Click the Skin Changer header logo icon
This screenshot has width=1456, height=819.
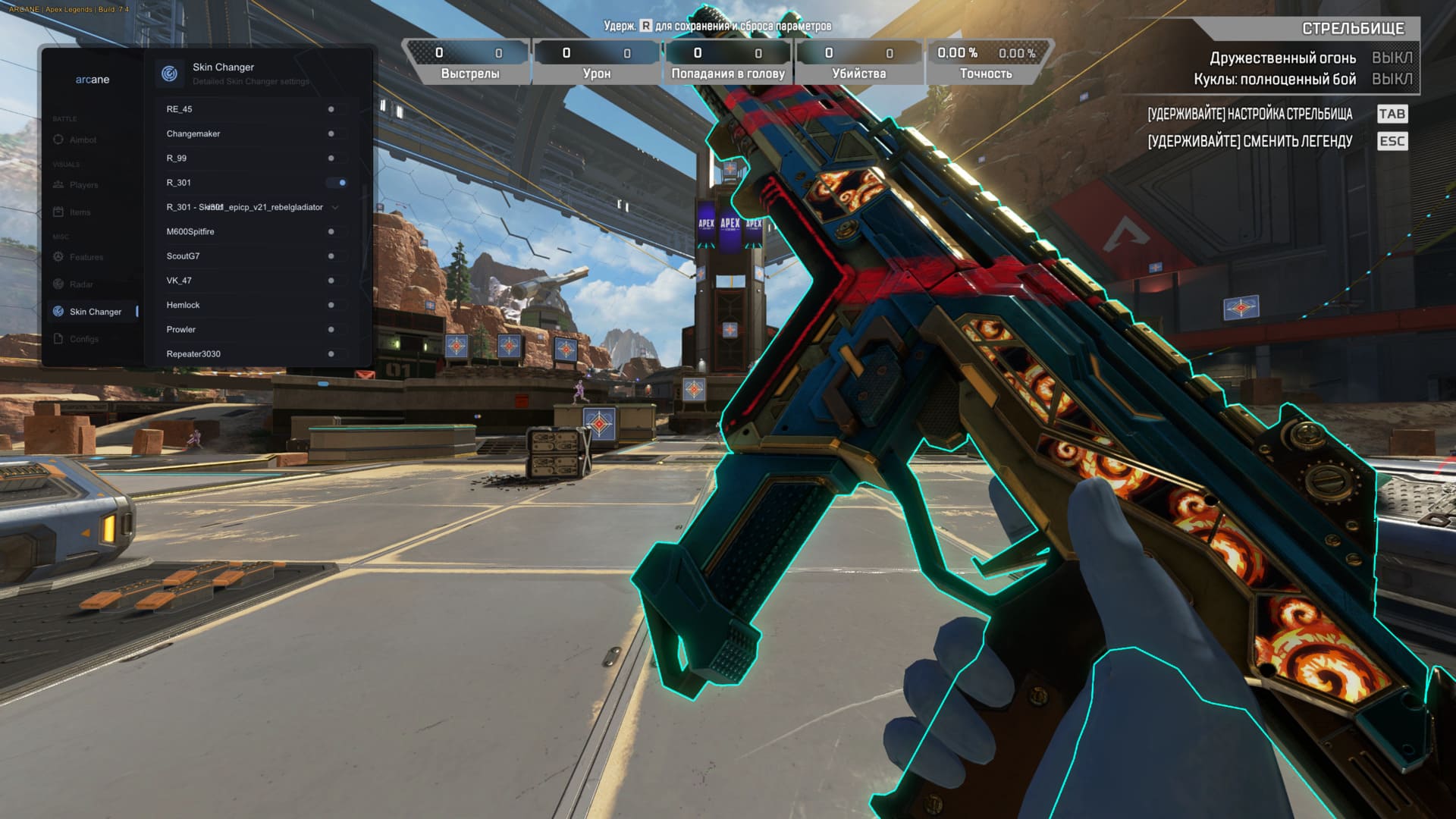coord(170,73)
